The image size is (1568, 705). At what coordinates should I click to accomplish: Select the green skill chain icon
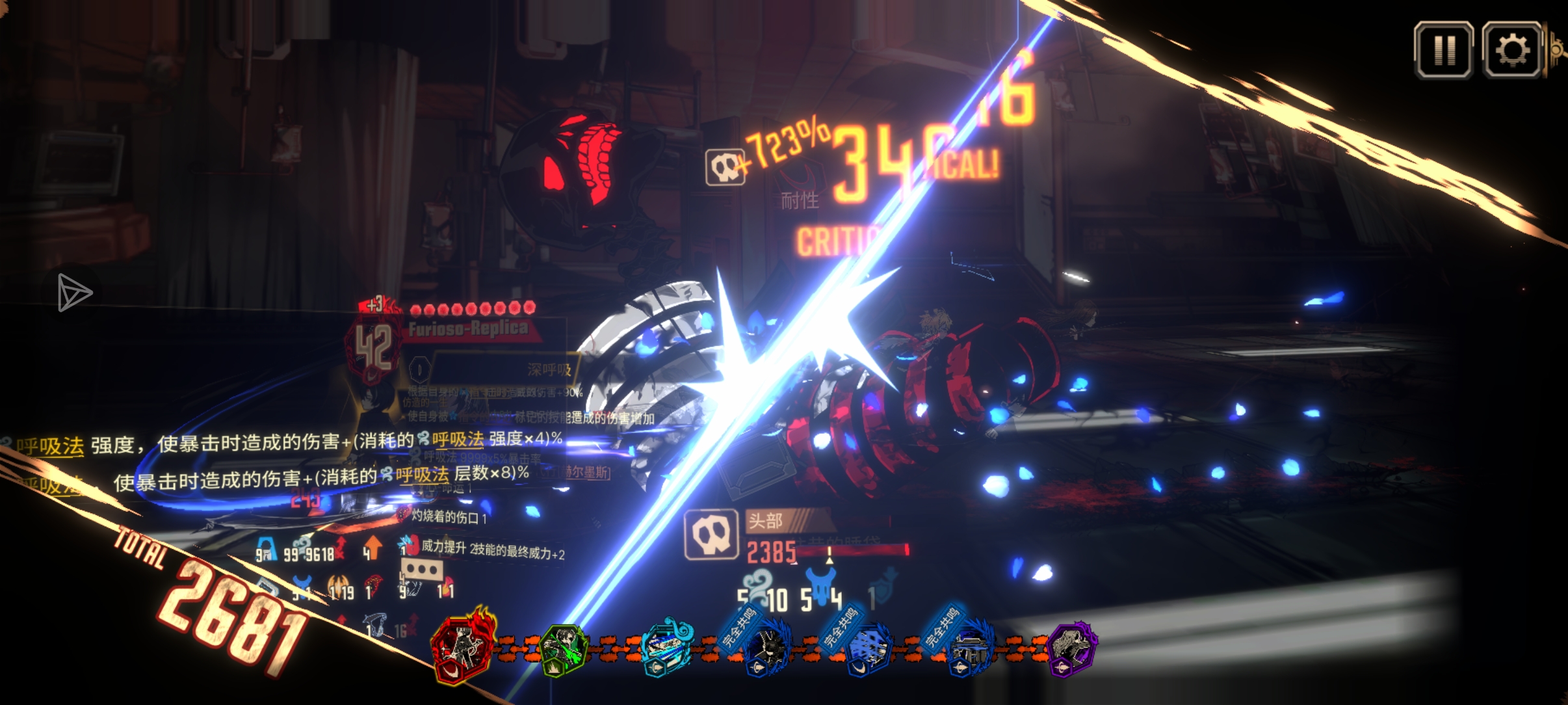564,648
